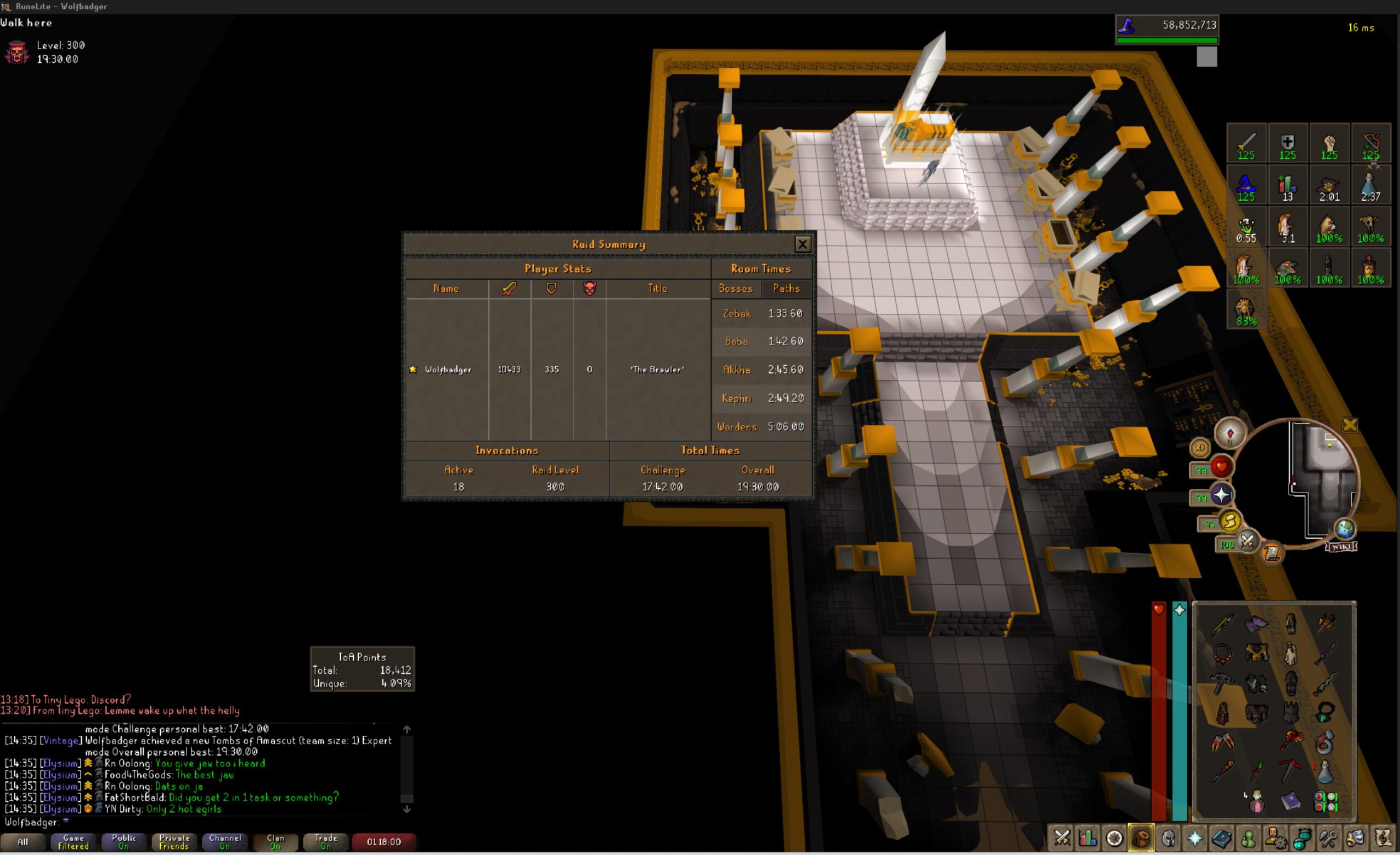Open the world map globe
Screen dimensions: 1400x855
point(1344,529)
